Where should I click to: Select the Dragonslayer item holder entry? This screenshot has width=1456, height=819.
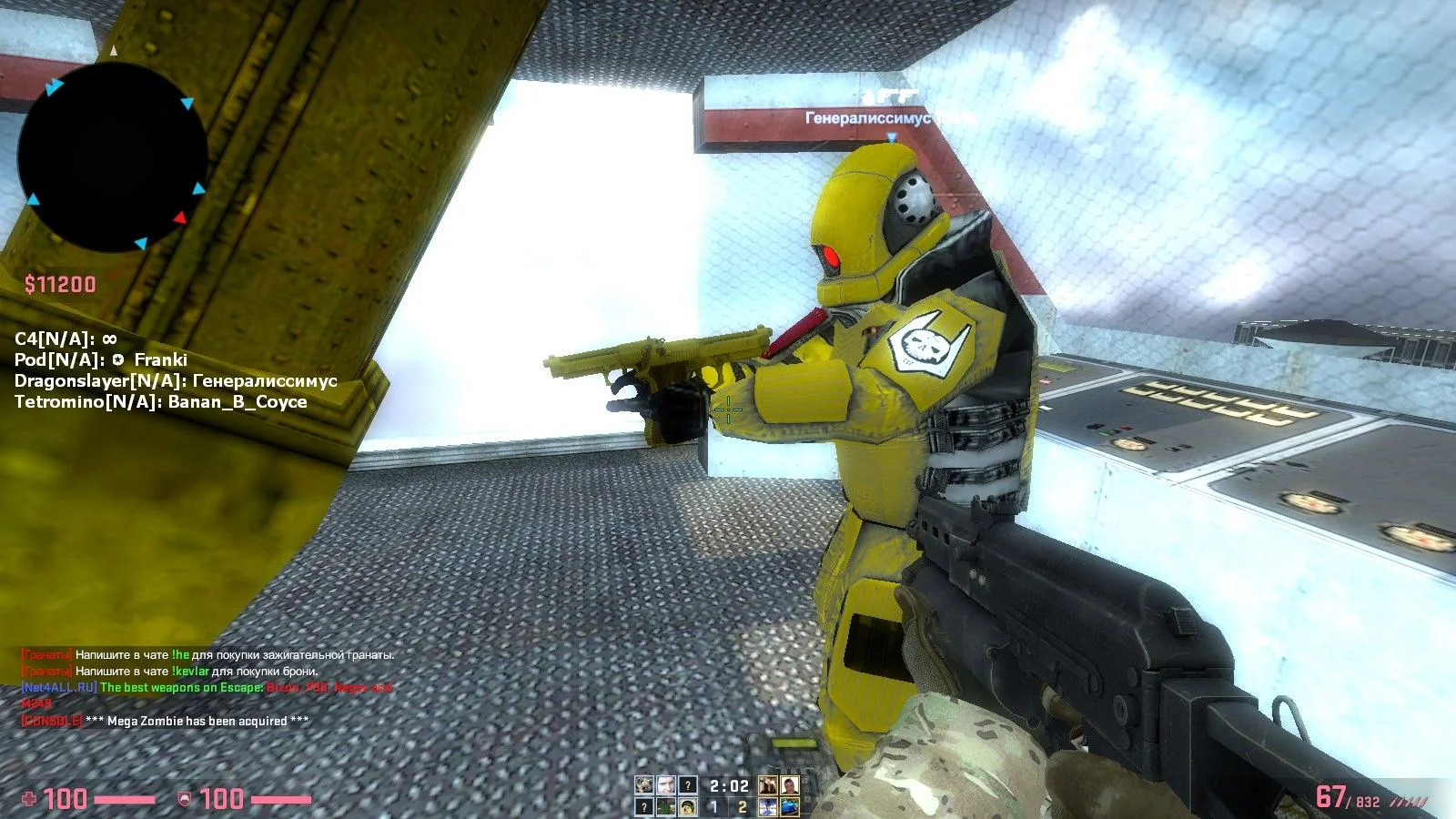pos(176,381)
